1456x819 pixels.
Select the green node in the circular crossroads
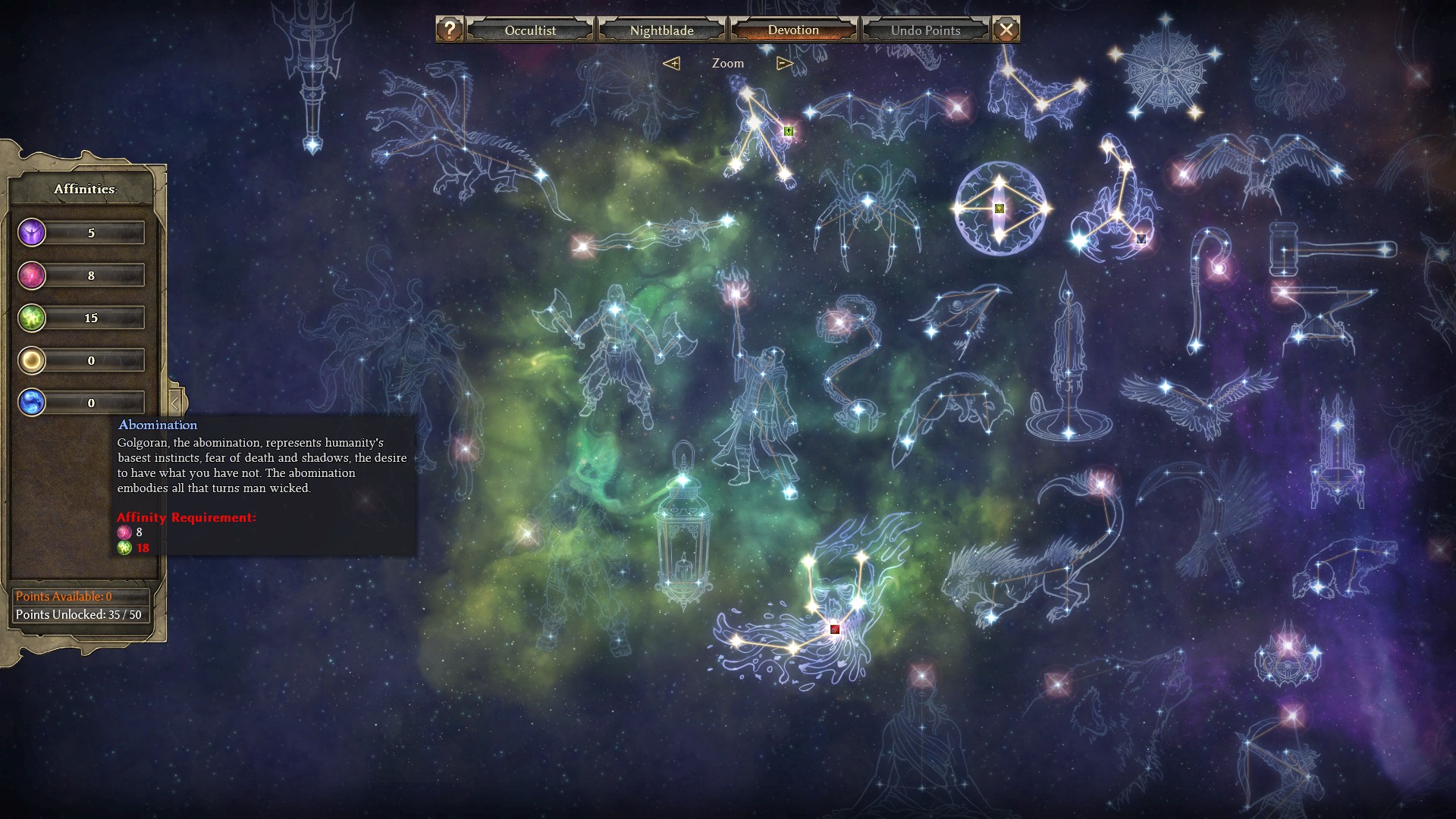click(999, 209)
